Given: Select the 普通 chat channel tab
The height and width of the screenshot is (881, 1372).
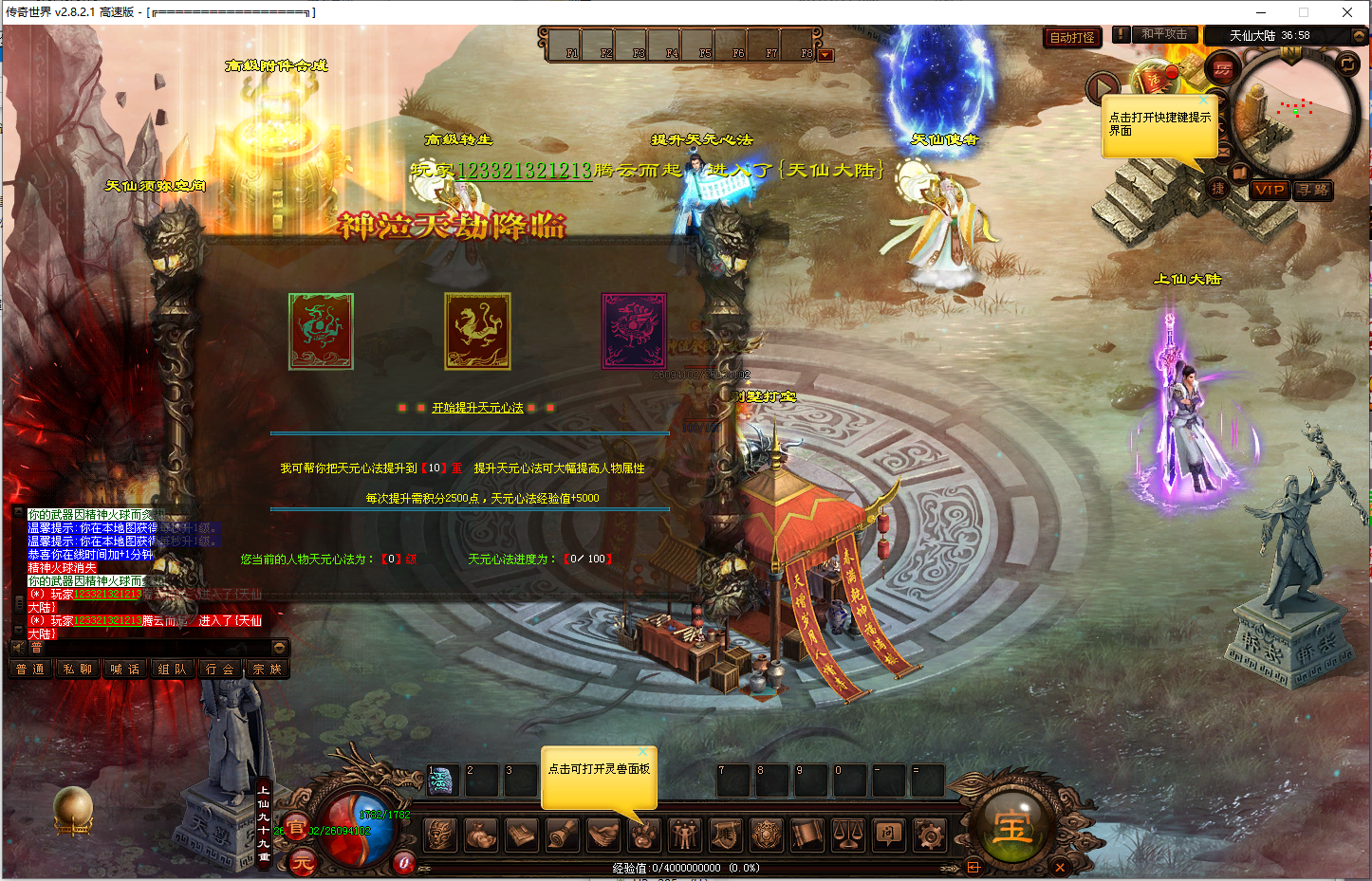Looking at the screenshot, I should tap(30, 670).
